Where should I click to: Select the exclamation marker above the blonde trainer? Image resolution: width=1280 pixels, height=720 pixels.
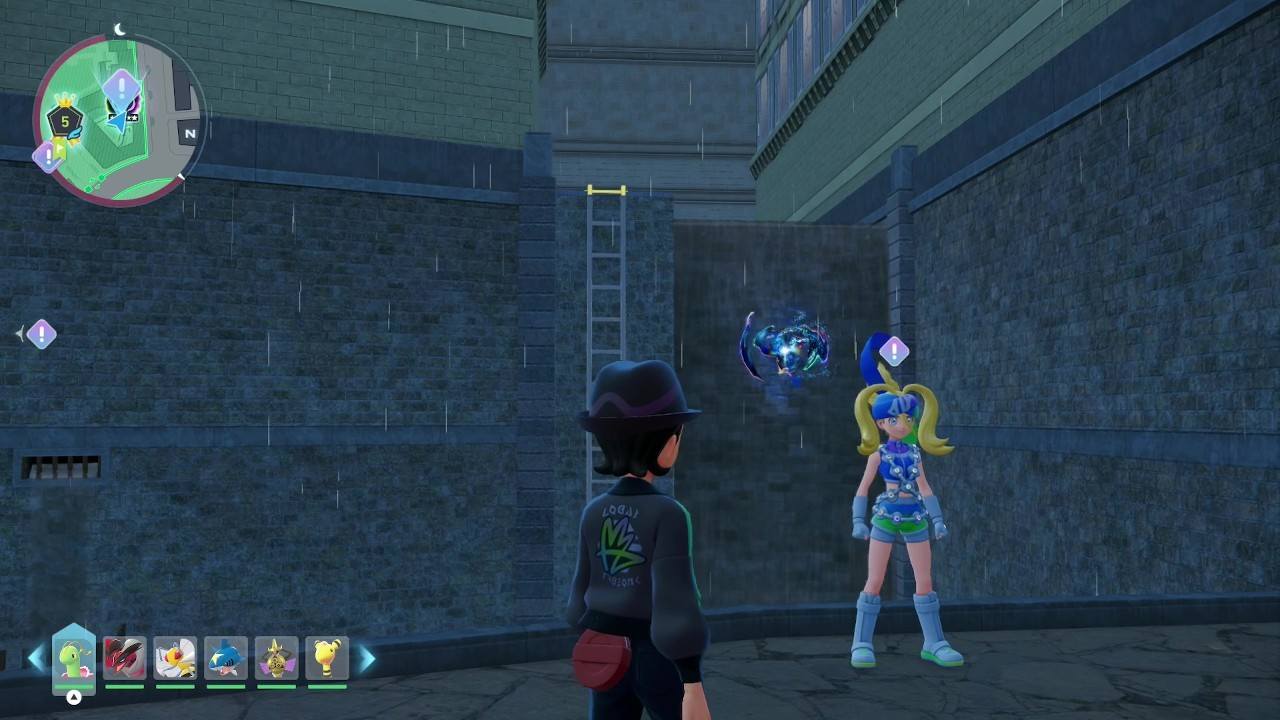(893, 351)
